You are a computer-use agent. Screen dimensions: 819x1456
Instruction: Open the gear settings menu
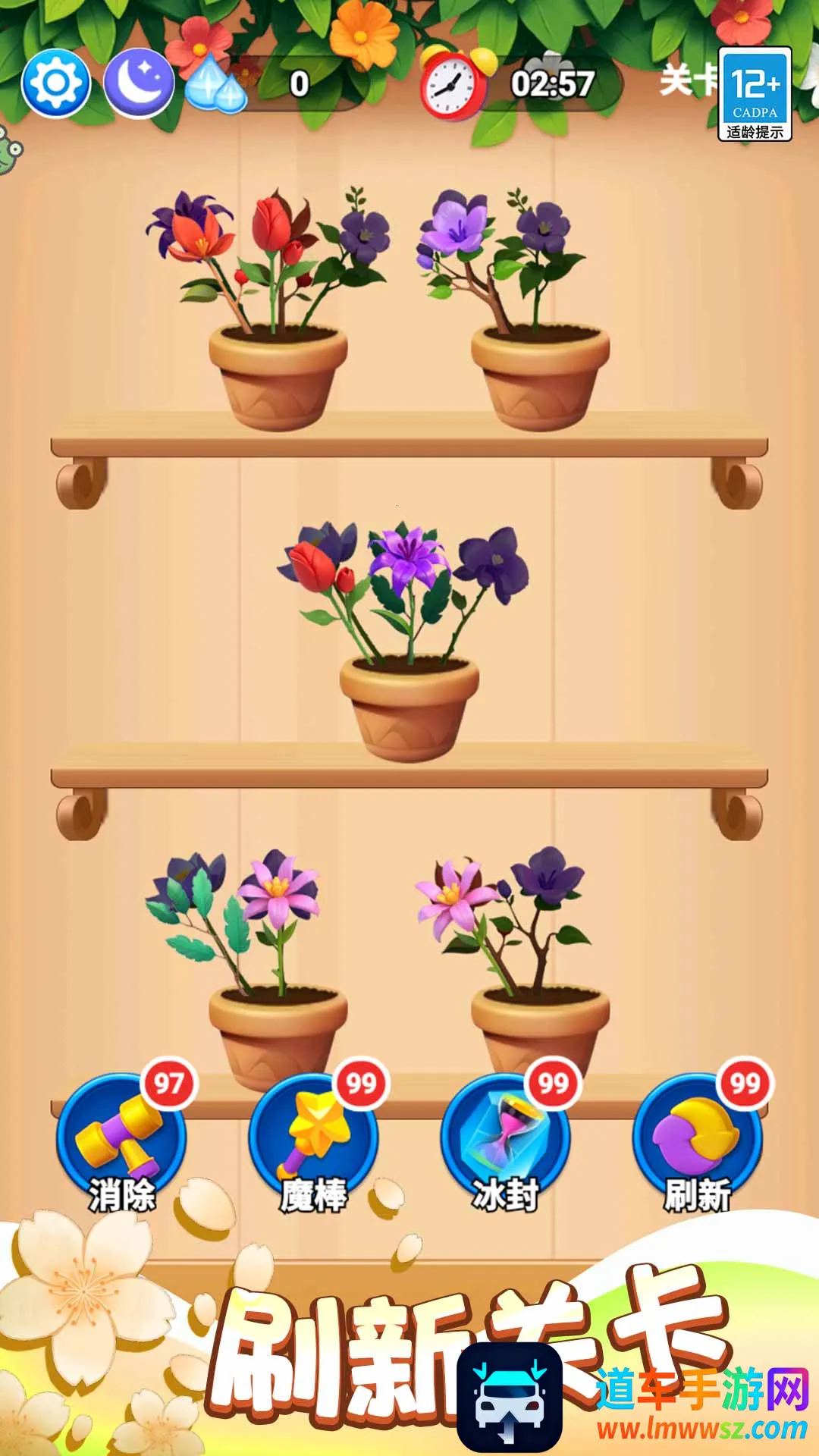coord(56,83)
